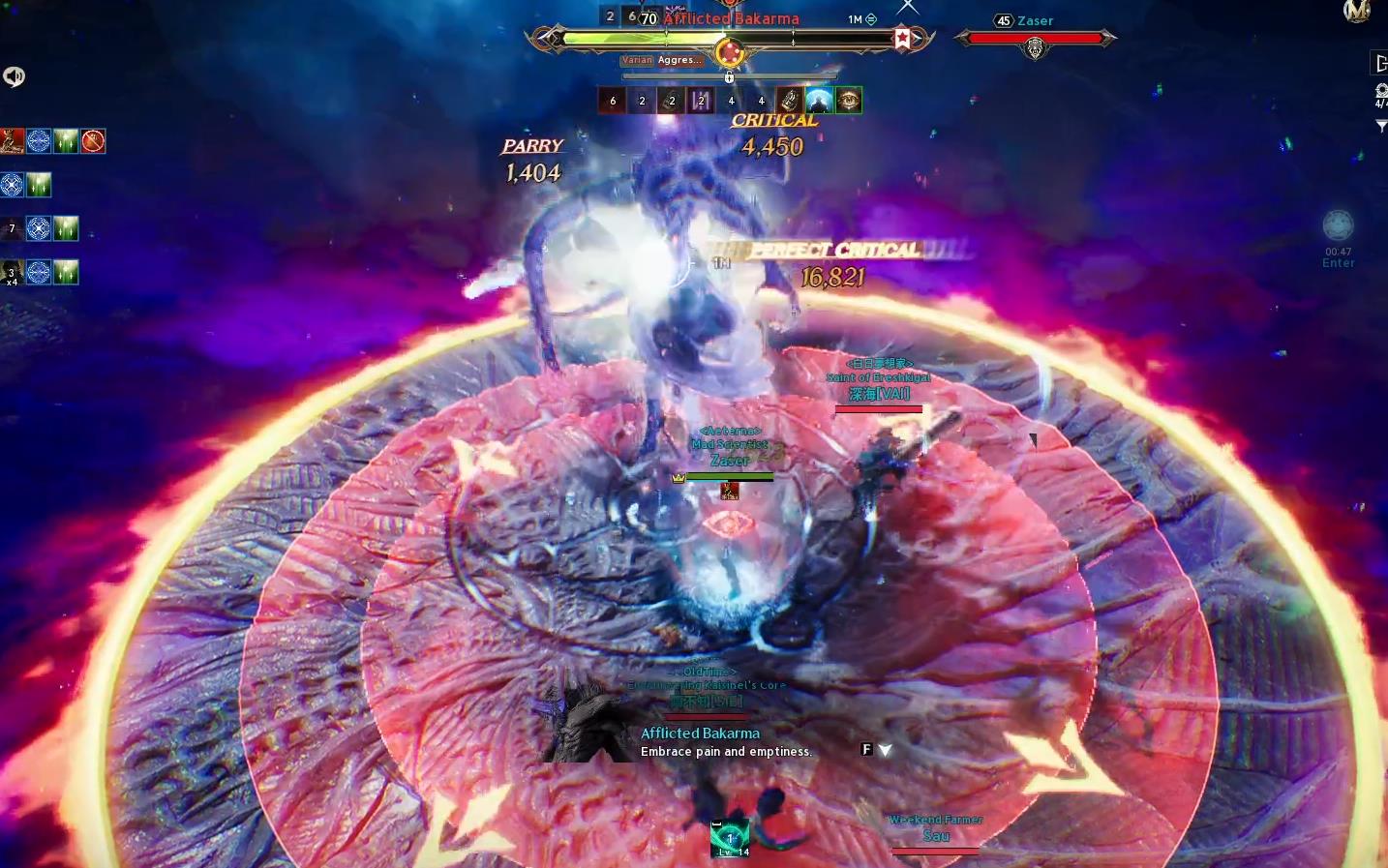Click the padlock on the boss gauge
The width and height of the screenshot is (1388, 868).
click(x=730, y=77)
